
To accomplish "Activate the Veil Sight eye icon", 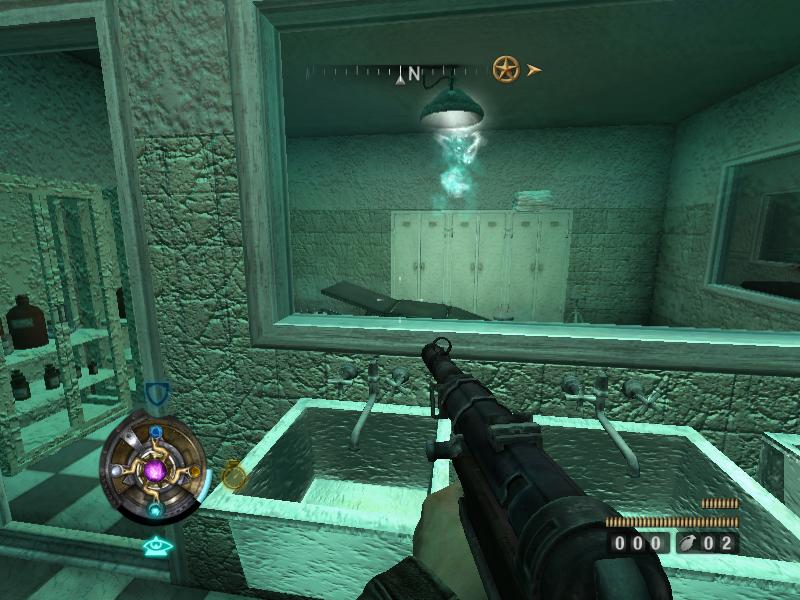I will [x=153, y=546].
